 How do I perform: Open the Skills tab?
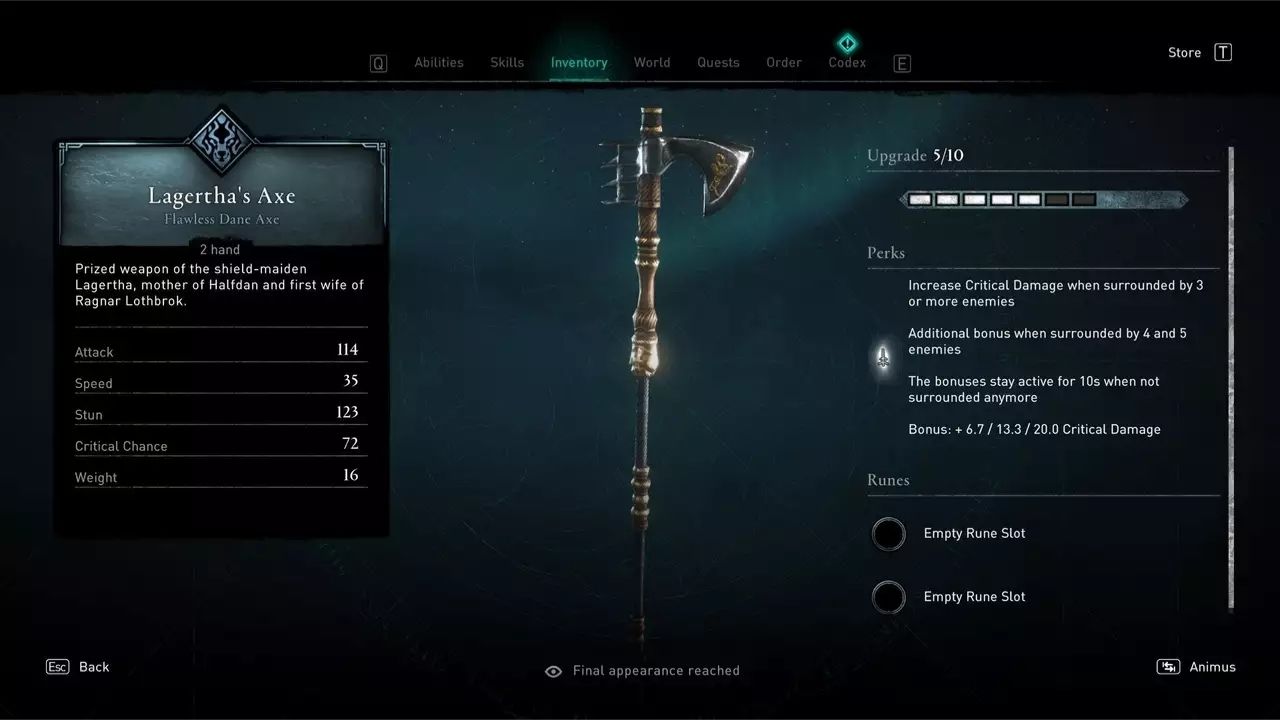click(507, 62)
